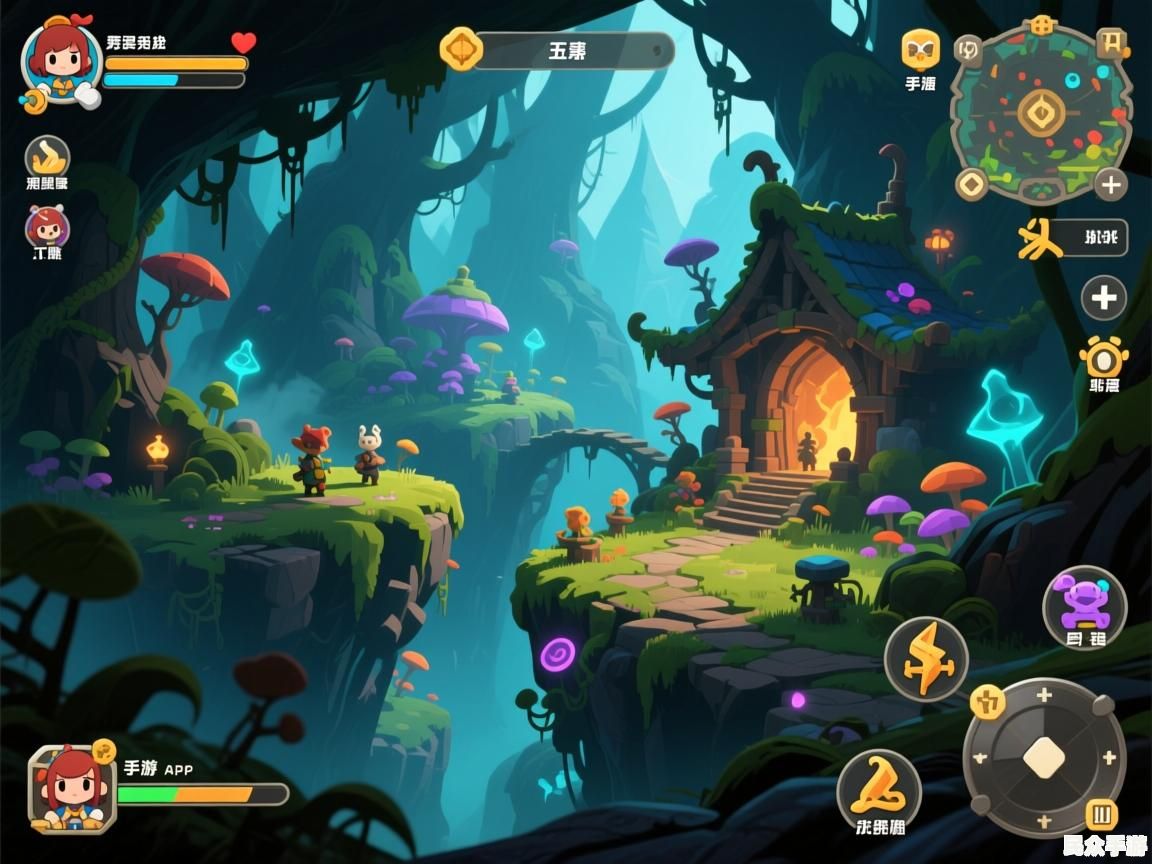Open the golden alarm clock icon
Screen dimensions: 1152x864
[x=1104, y=357]
